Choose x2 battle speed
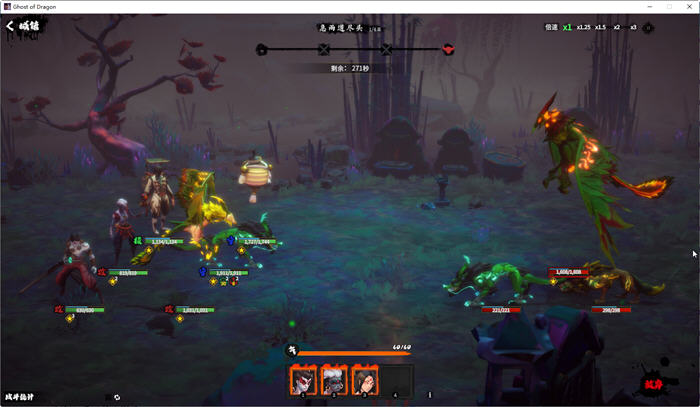Viewport: 700px width, 407px height. (x=617, y=27)
